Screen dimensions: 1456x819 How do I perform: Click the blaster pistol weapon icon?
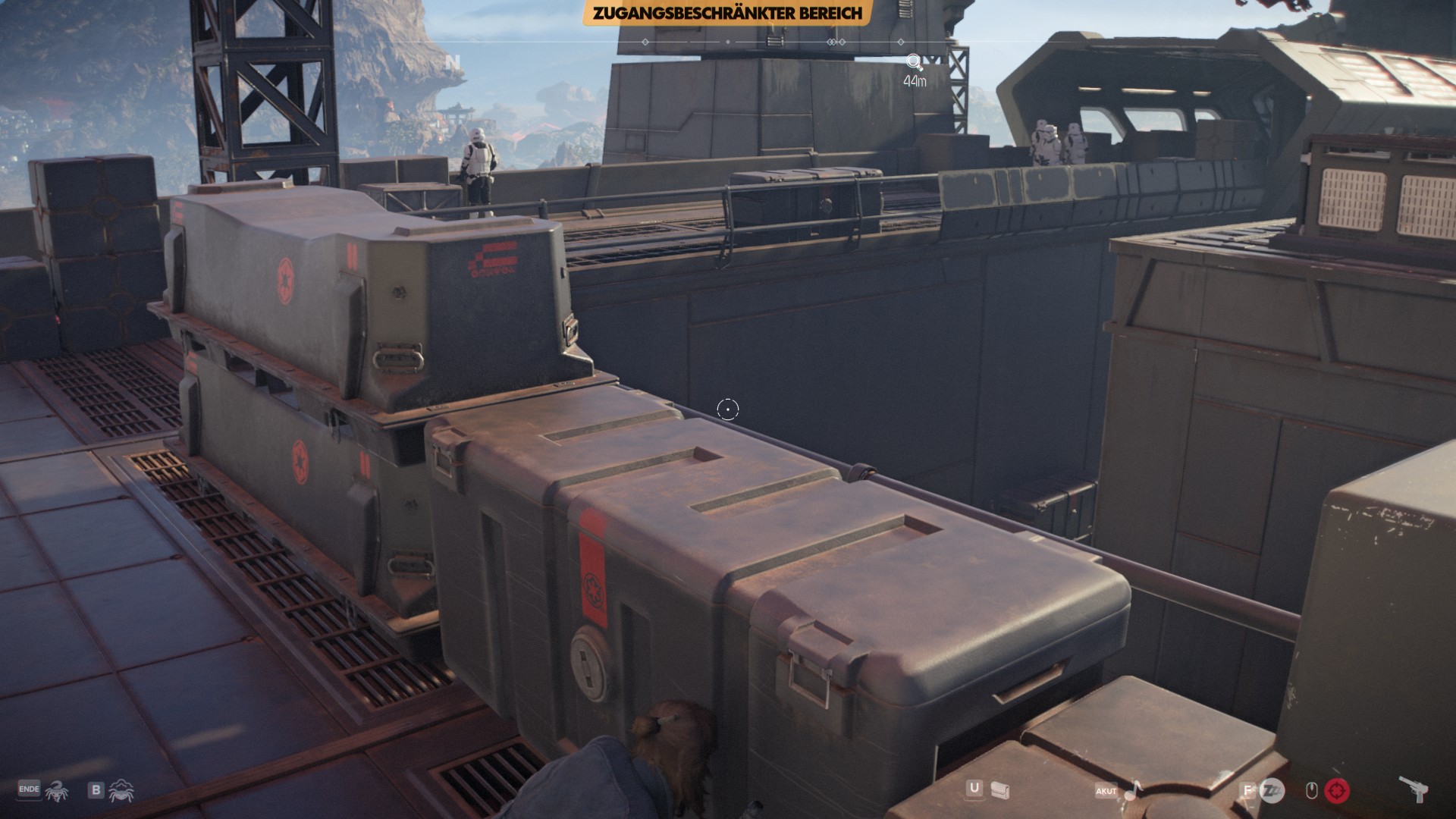pyautogui.click(x=1410, y=789)
